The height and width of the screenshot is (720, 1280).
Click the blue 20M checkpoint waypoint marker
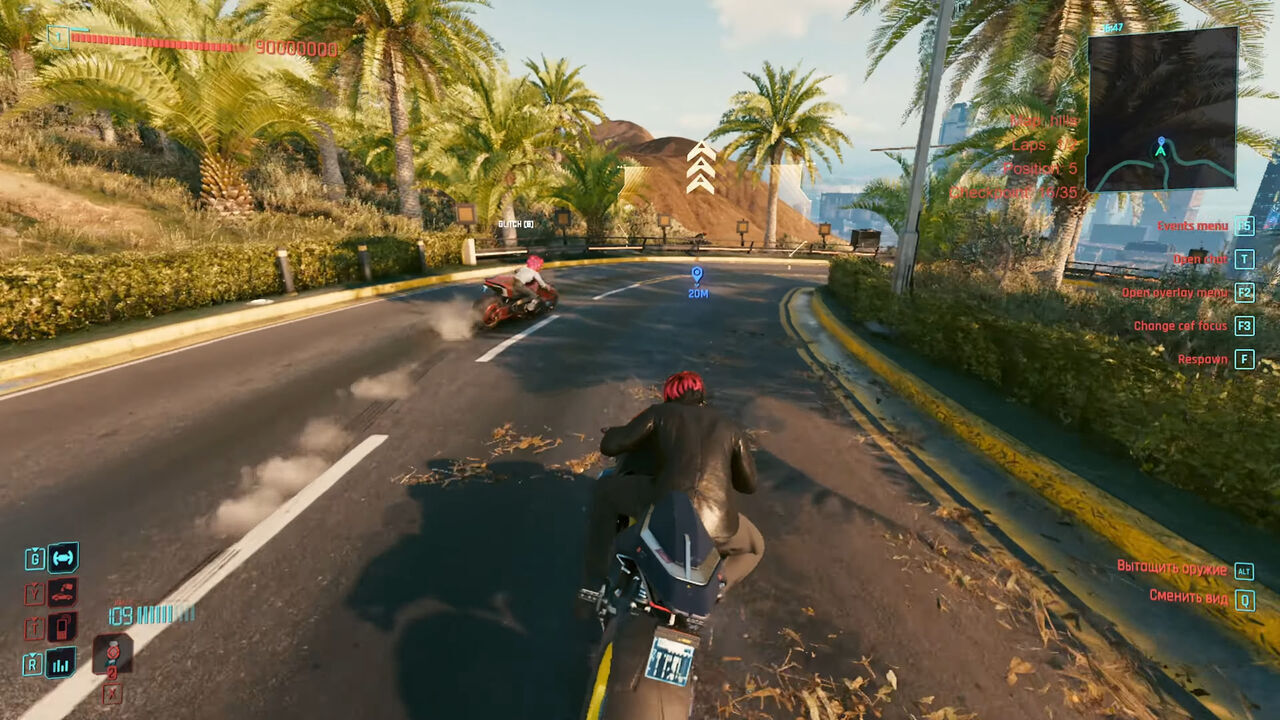coord(697,274)
